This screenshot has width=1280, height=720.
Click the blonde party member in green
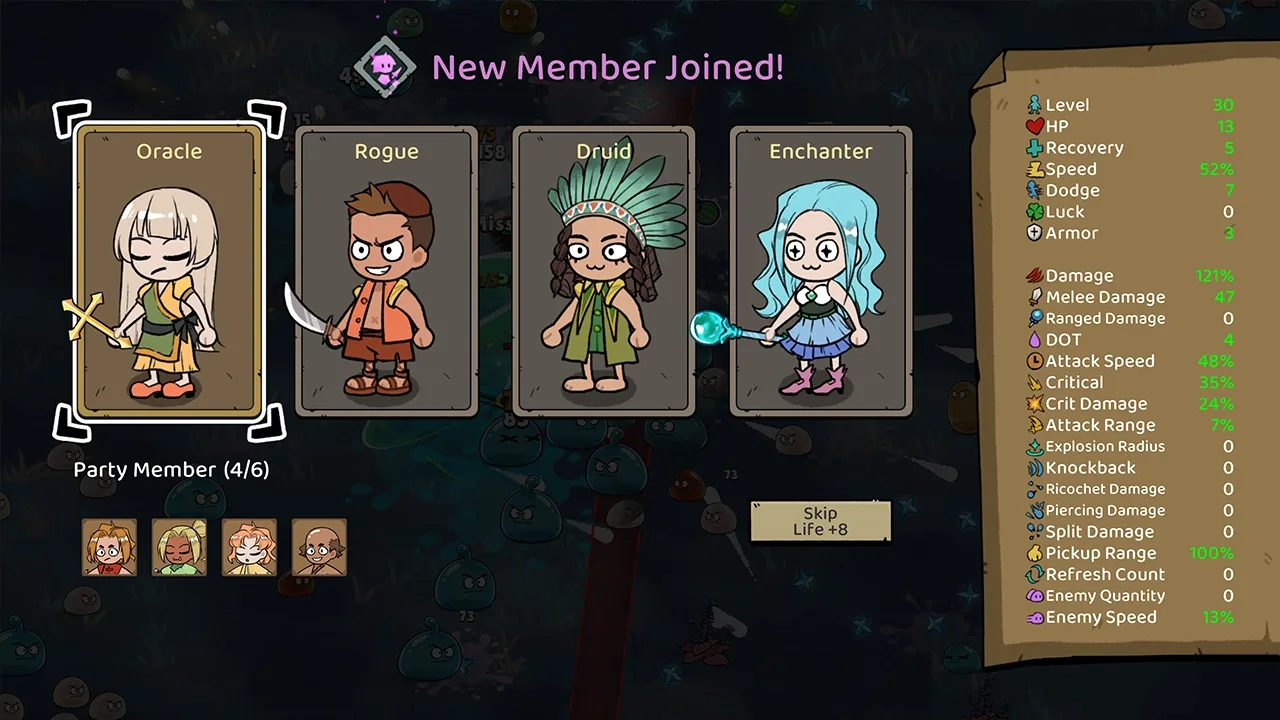pyautogui.click(x=179, y=547)
